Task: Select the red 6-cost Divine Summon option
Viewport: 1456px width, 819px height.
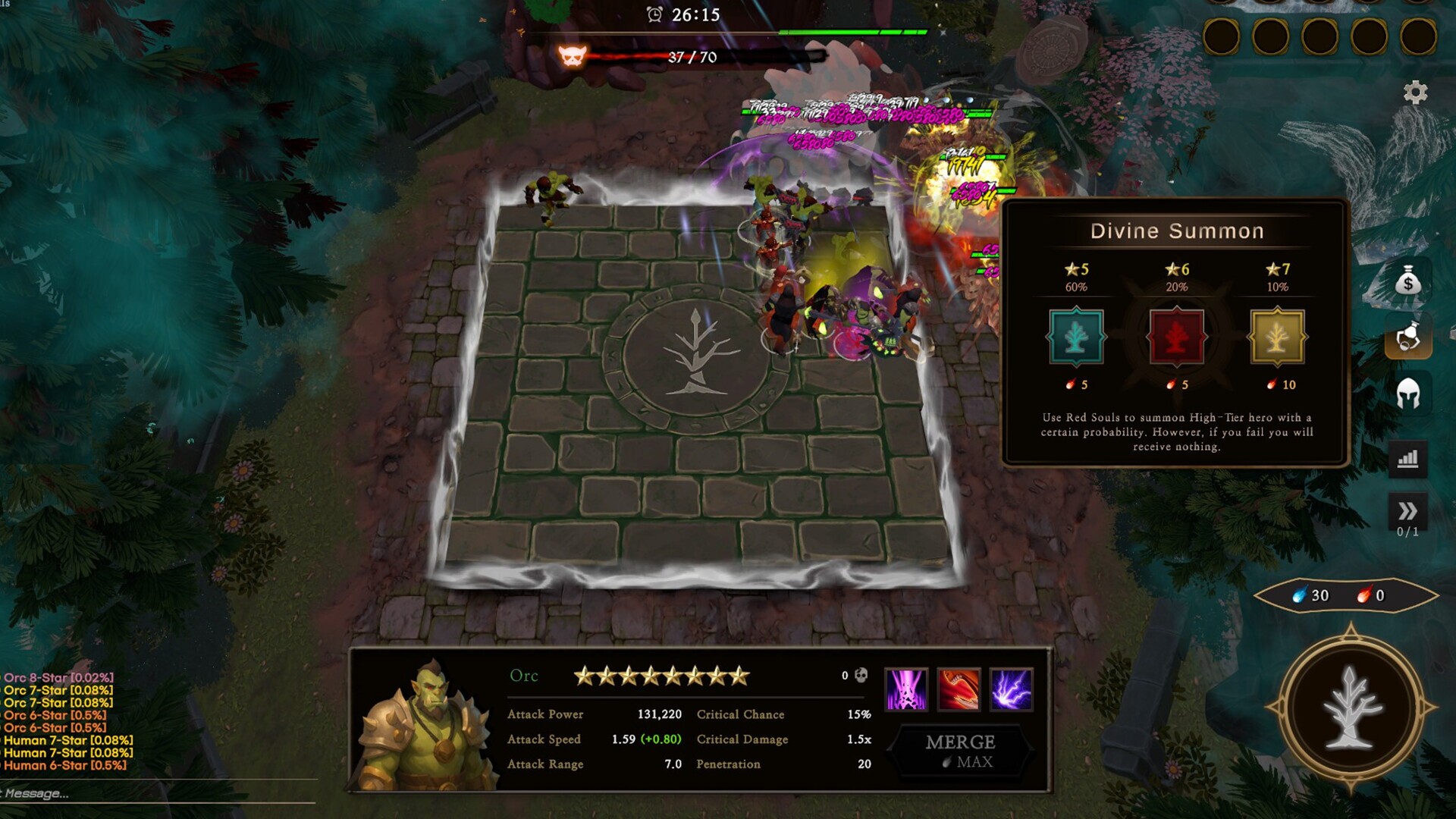Action: tap(1176, 334)
